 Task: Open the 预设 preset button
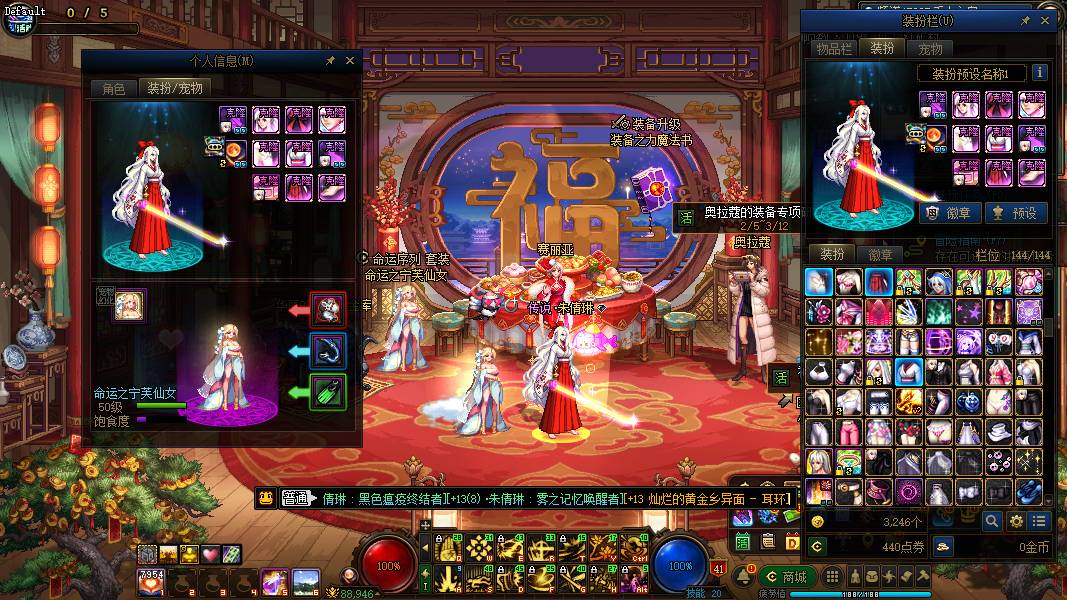click(x=1015, y=212)
